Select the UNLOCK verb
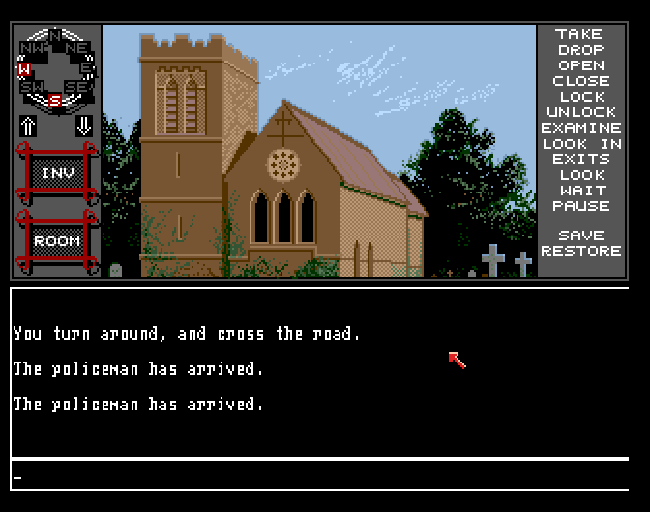650x512 pixels. pos(581,112)
